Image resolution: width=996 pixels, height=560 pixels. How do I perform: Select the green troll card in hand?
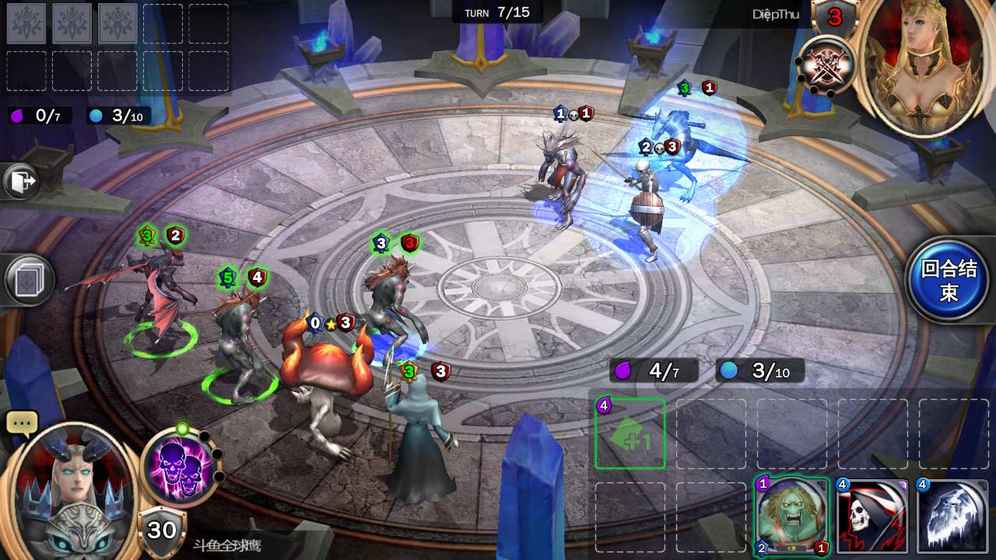(x=791, y=516)
